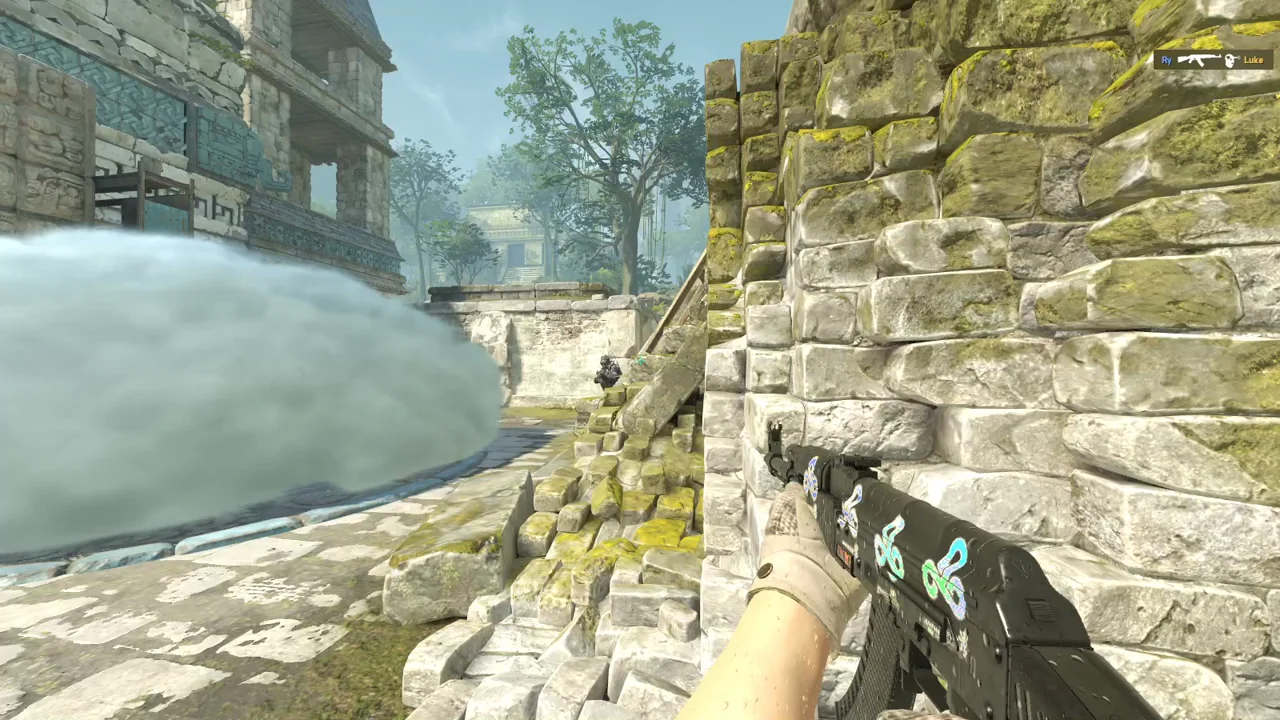Click the Ry killed Luke kill feed entry

pyautogui.click(x=1213, y=60)
